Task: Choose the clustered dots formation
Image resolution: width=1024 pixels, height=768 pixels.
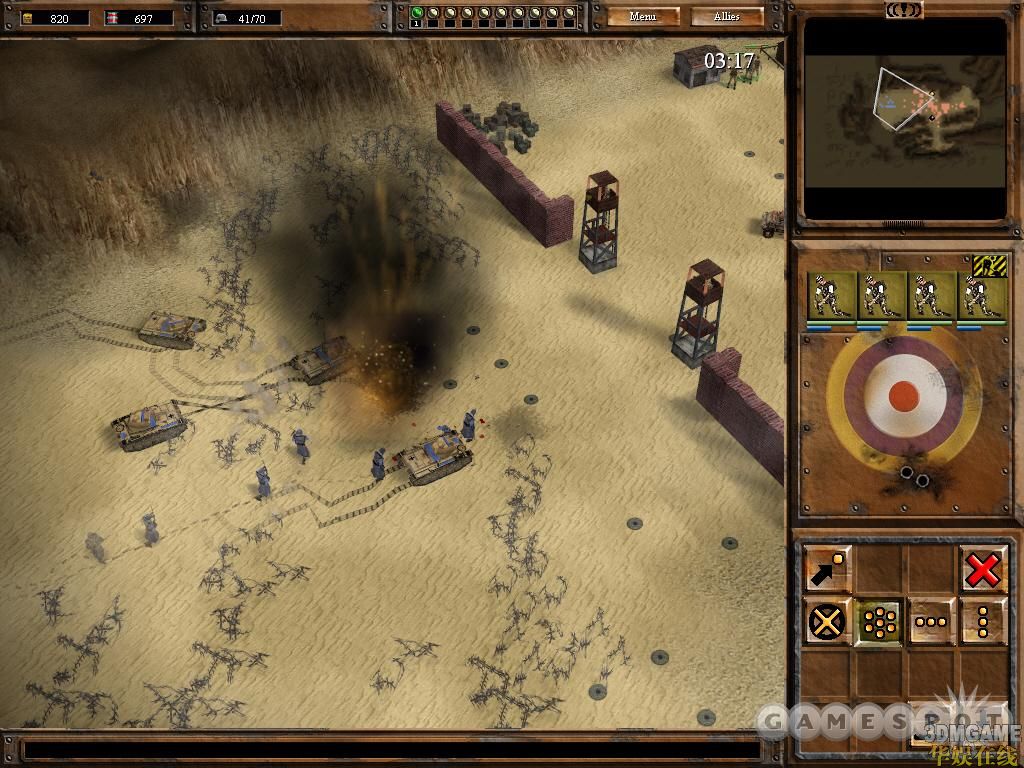Action: 879,621
